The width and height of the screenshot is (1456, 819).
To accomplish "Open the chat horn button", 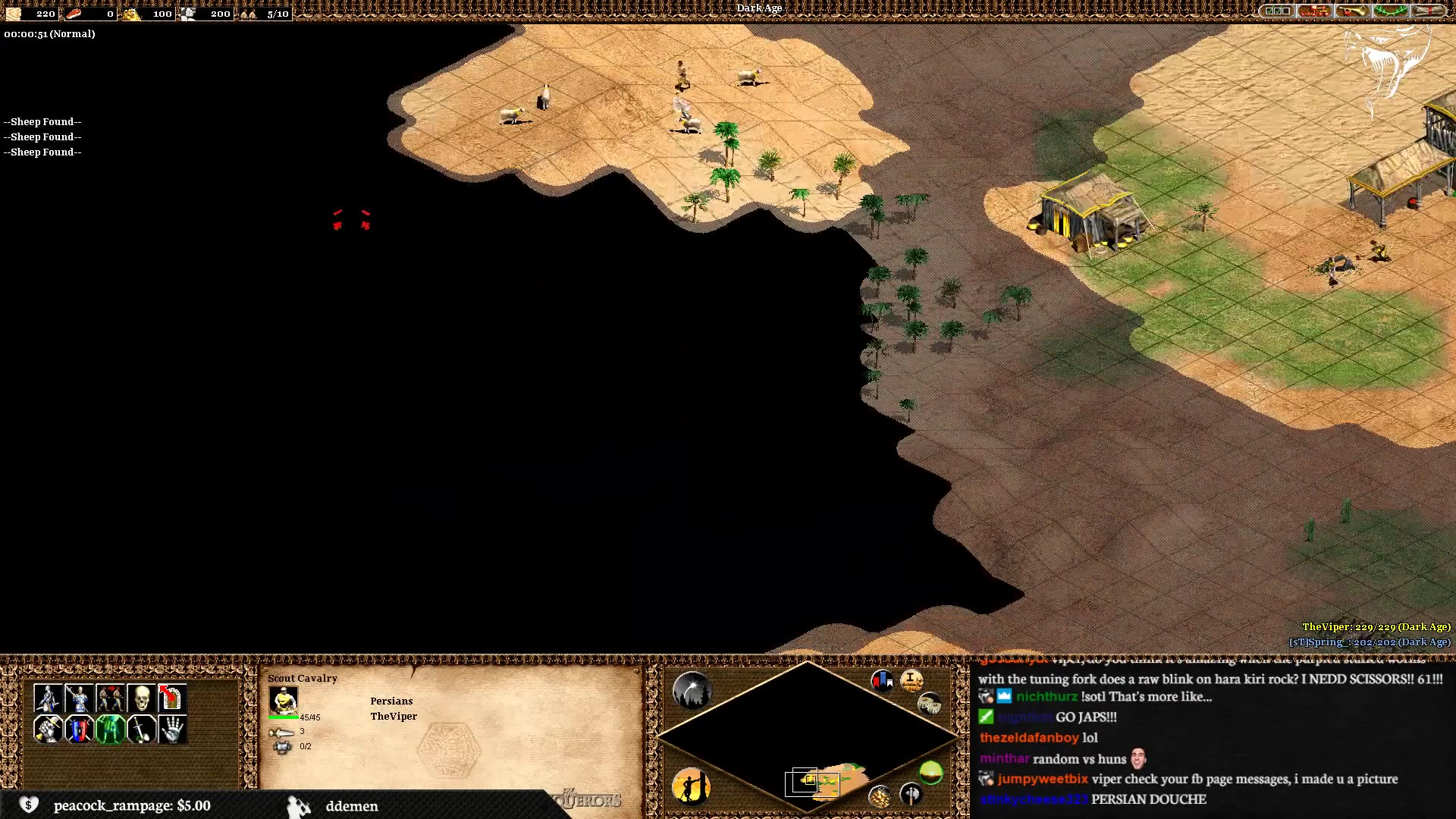I will (x=1351, y=11).
